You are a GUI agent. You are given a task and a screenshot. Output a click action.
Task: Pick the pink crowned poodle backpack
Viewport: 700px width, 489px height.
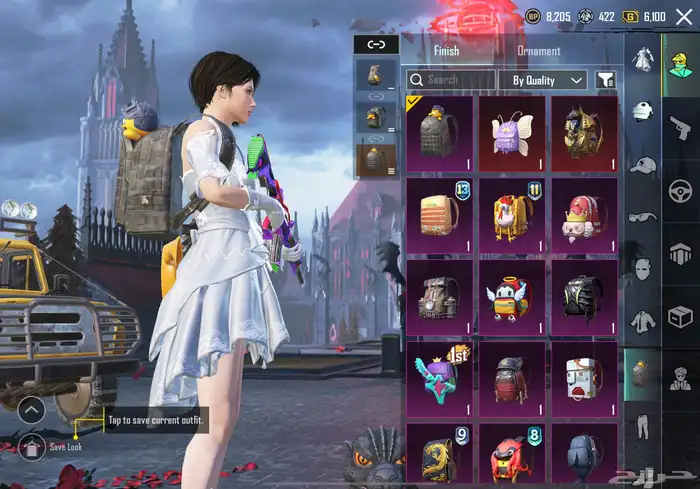pos(584,215)
